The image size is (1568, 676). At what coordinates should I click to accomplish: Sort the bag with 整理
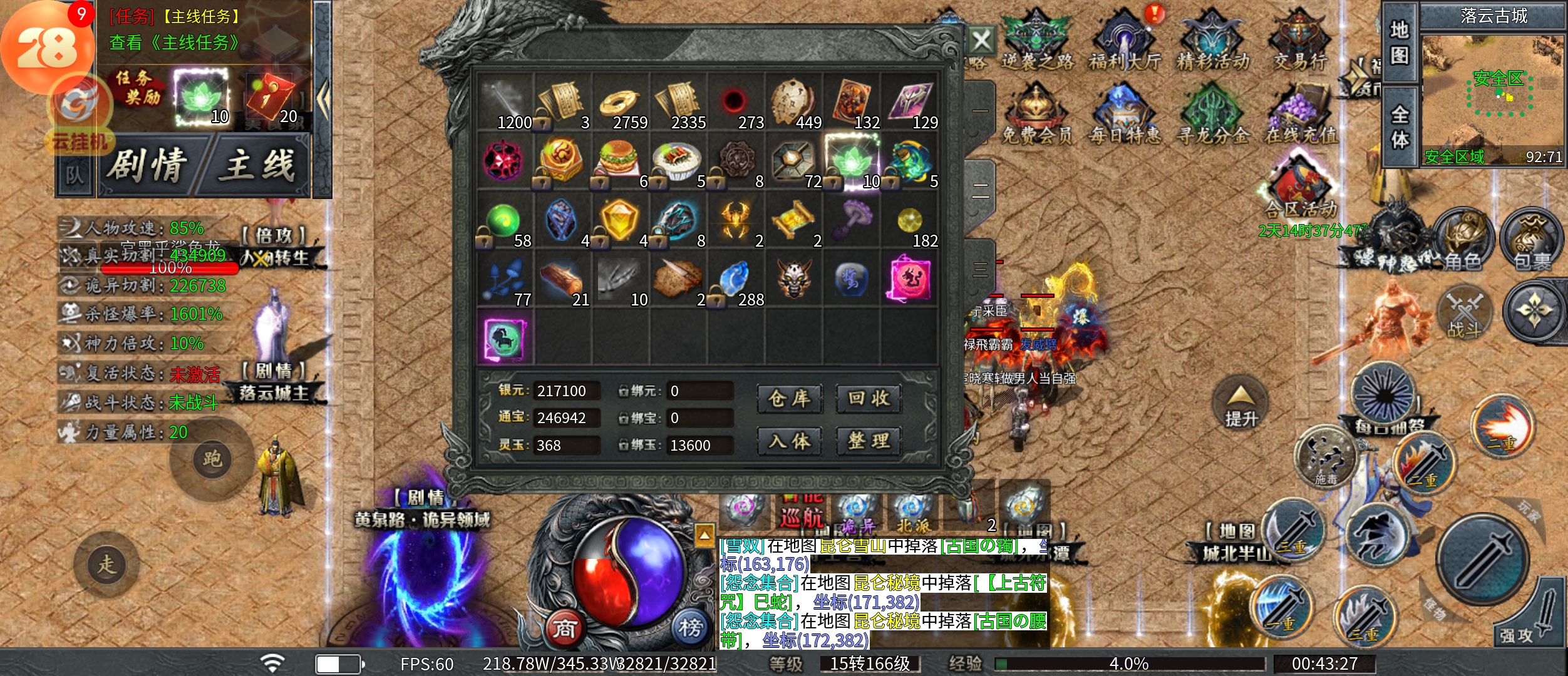click(869, 441)
